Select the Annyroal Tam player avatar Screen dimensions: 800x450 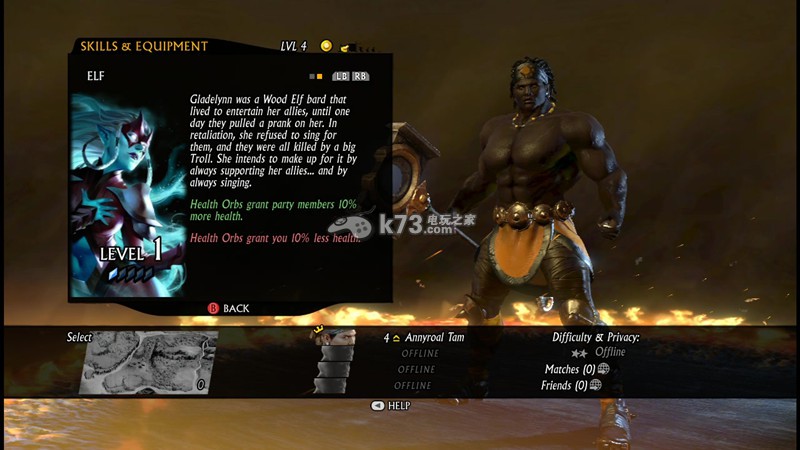[x=334, y=338]
